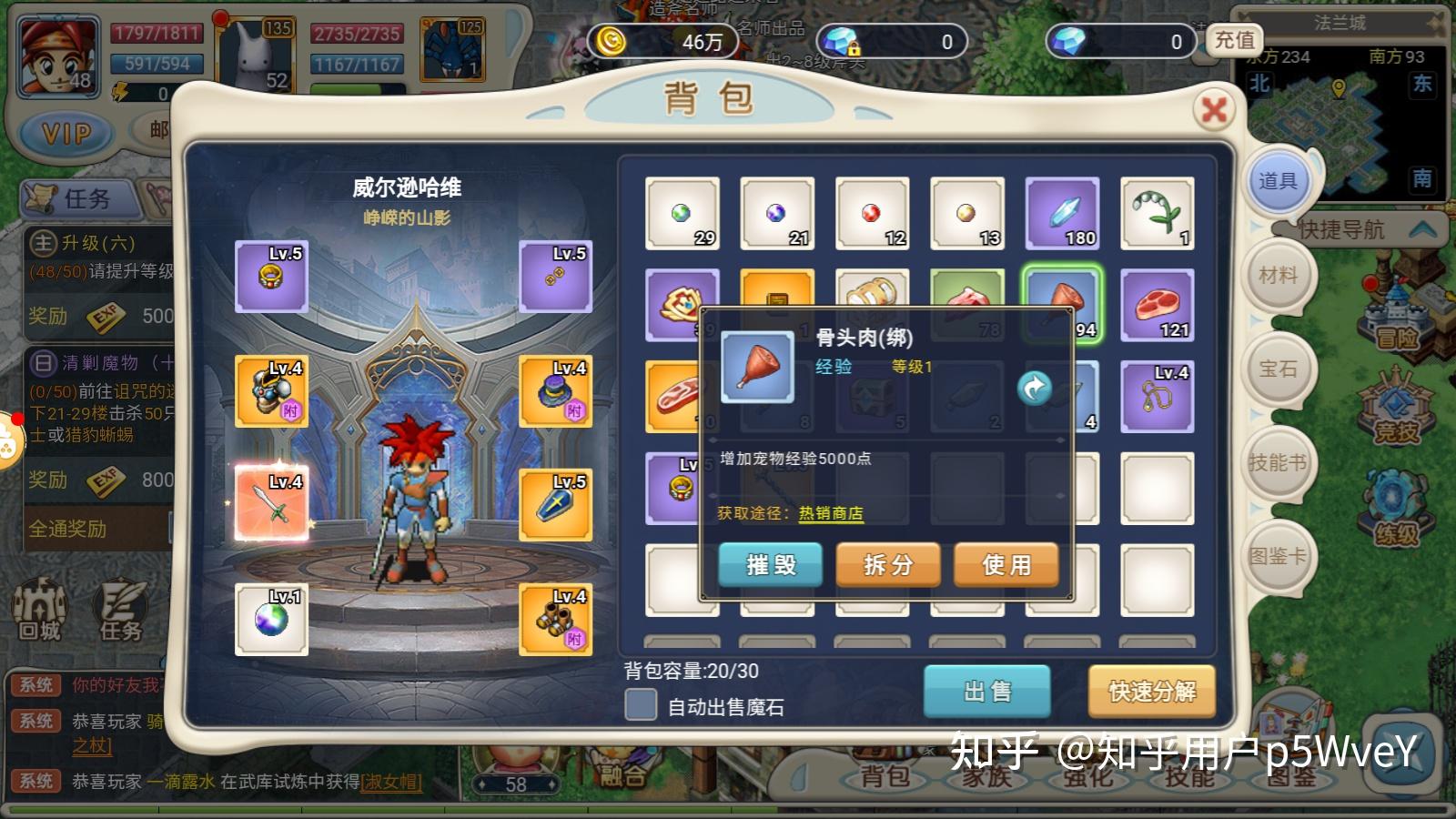Screen dimensions: 1456x819
Task: Click the 充值 (Recharge) button near gems
Action: [1236, 42]
